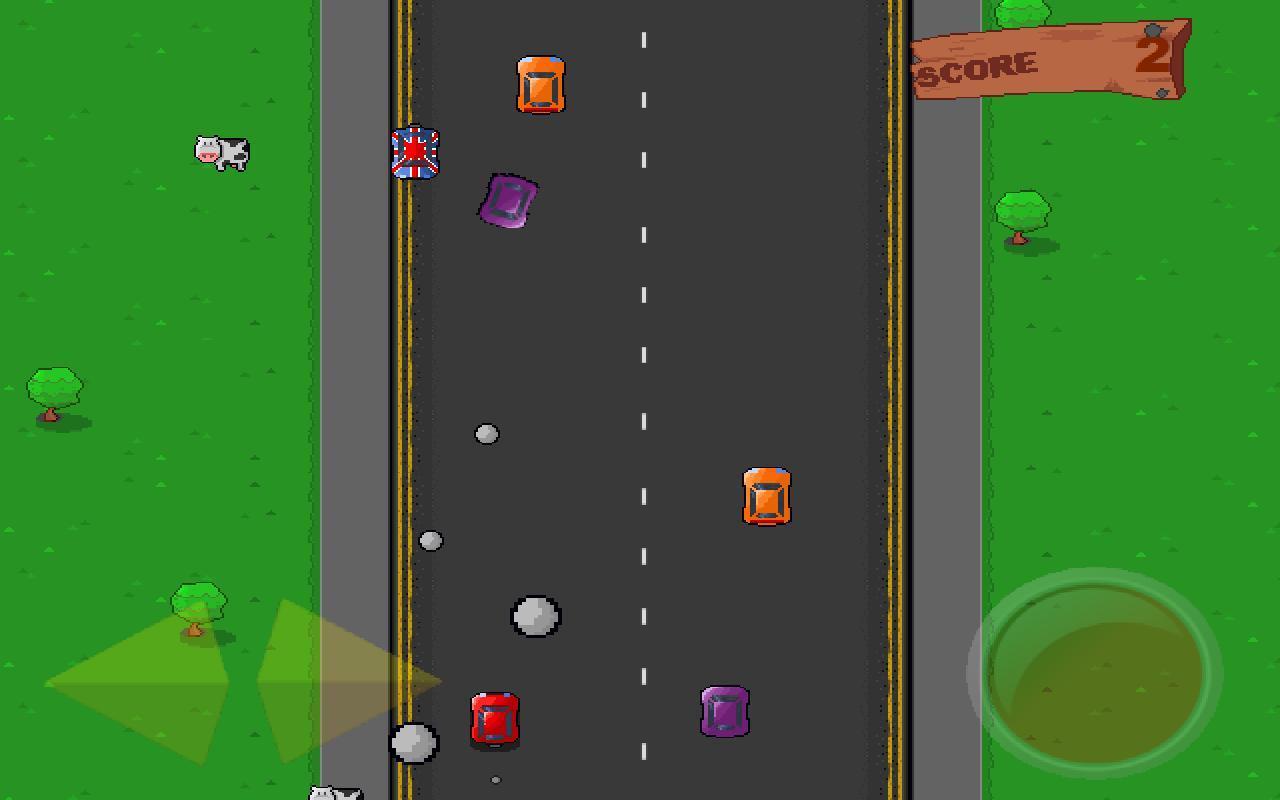
Task: Click the dashed center line of the road
Action: [x=643, y=400]
